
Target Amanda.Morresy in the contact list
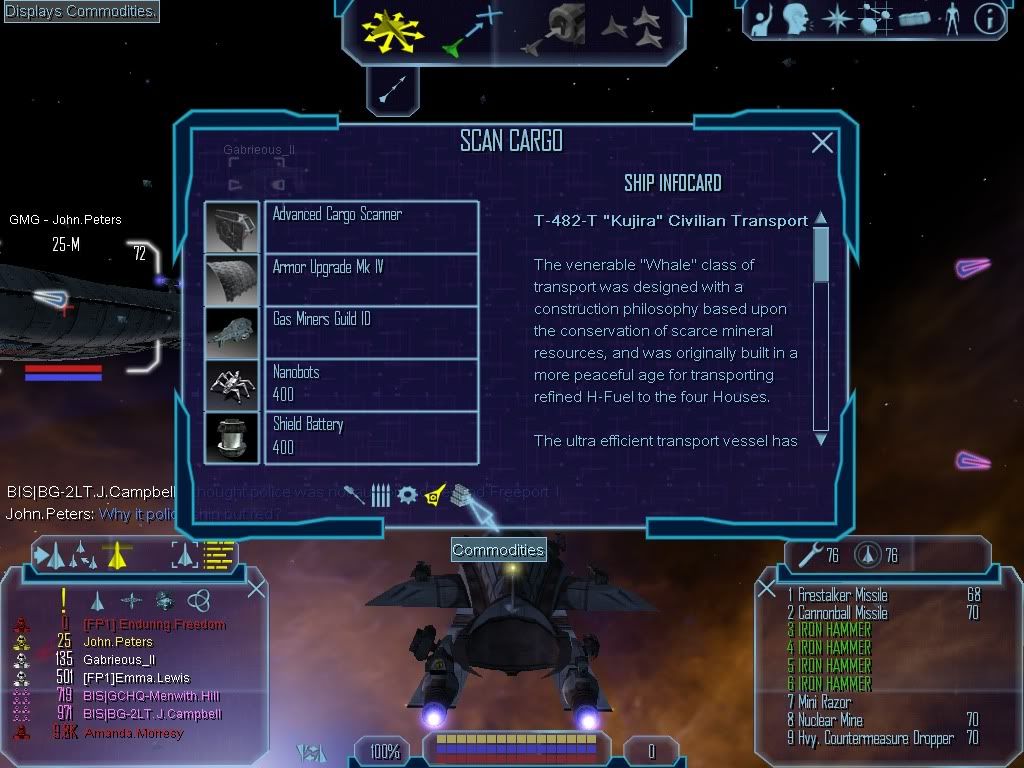pos(133,733)
